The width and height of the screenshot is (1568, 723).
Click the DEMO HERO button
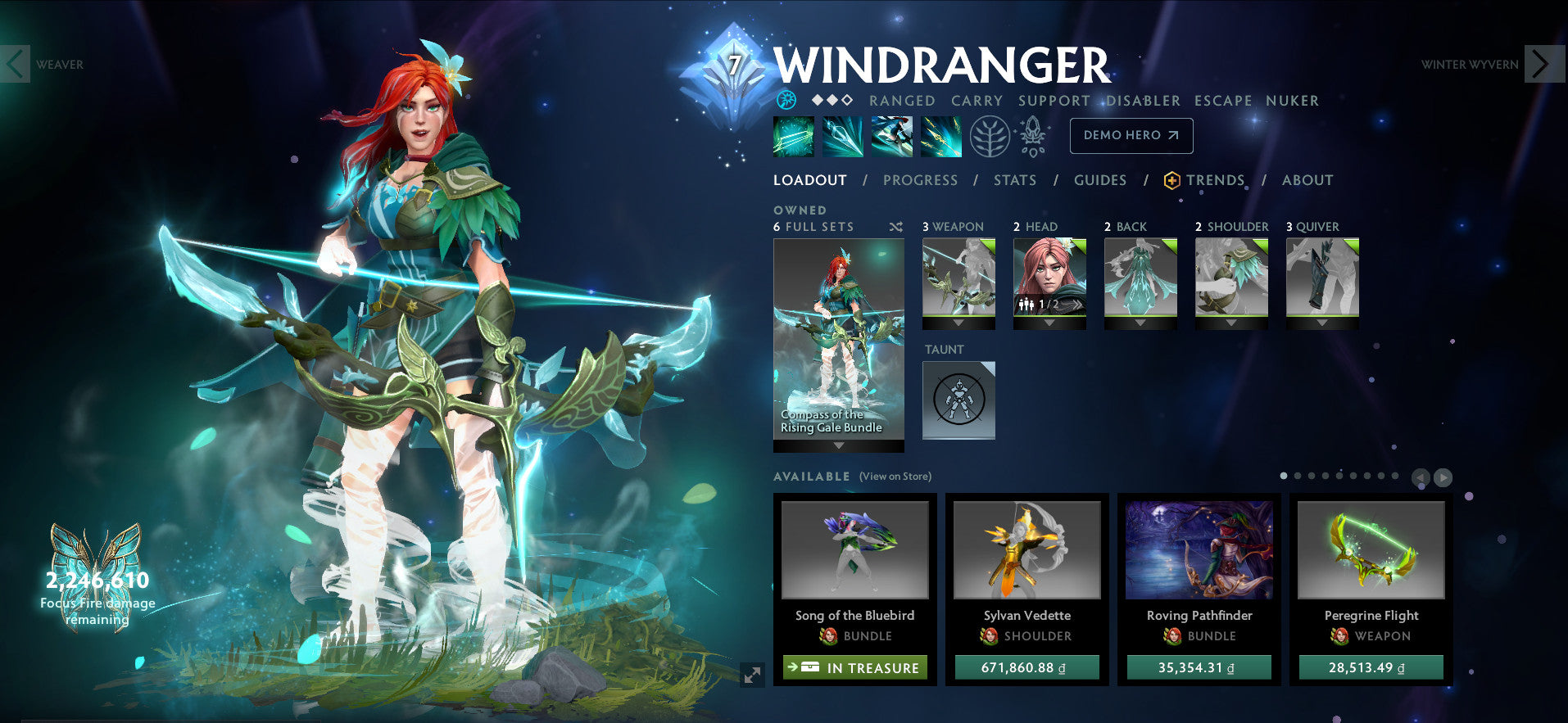click(x=1131, y=136)
